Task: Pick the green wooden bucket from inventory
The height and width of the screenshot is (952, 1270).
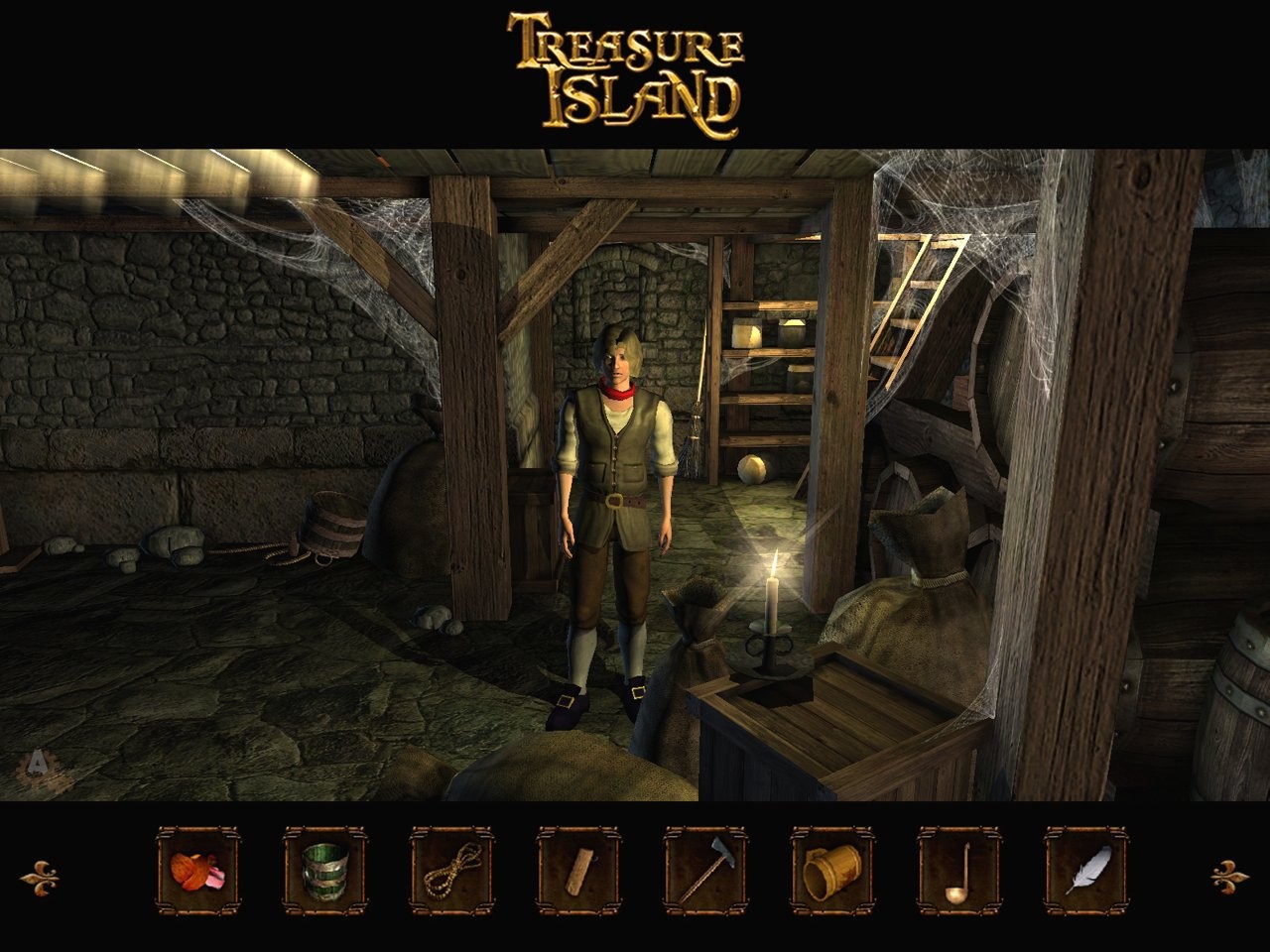Action: pyautogui.click(x=324, y=871)
